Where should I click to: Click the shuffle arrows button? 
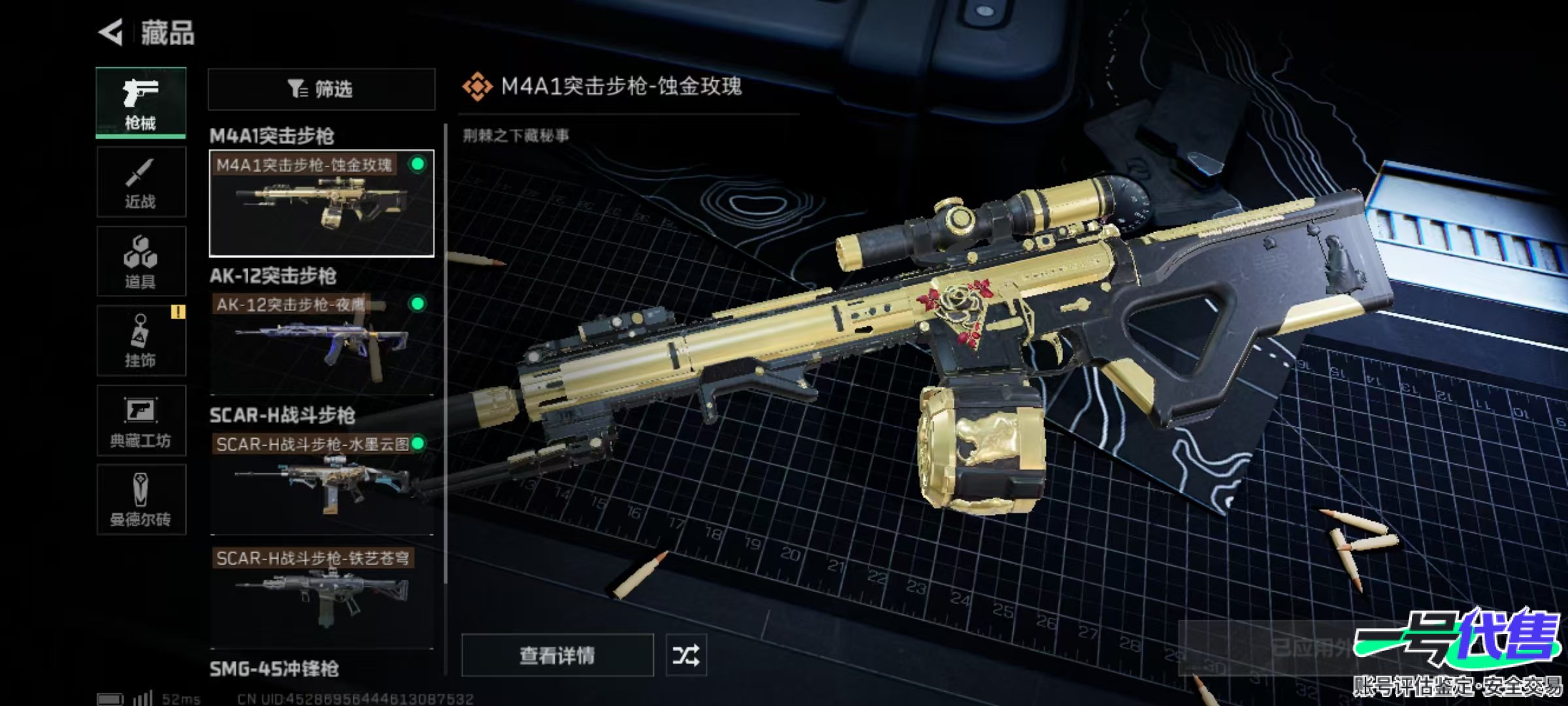(685, 655)
